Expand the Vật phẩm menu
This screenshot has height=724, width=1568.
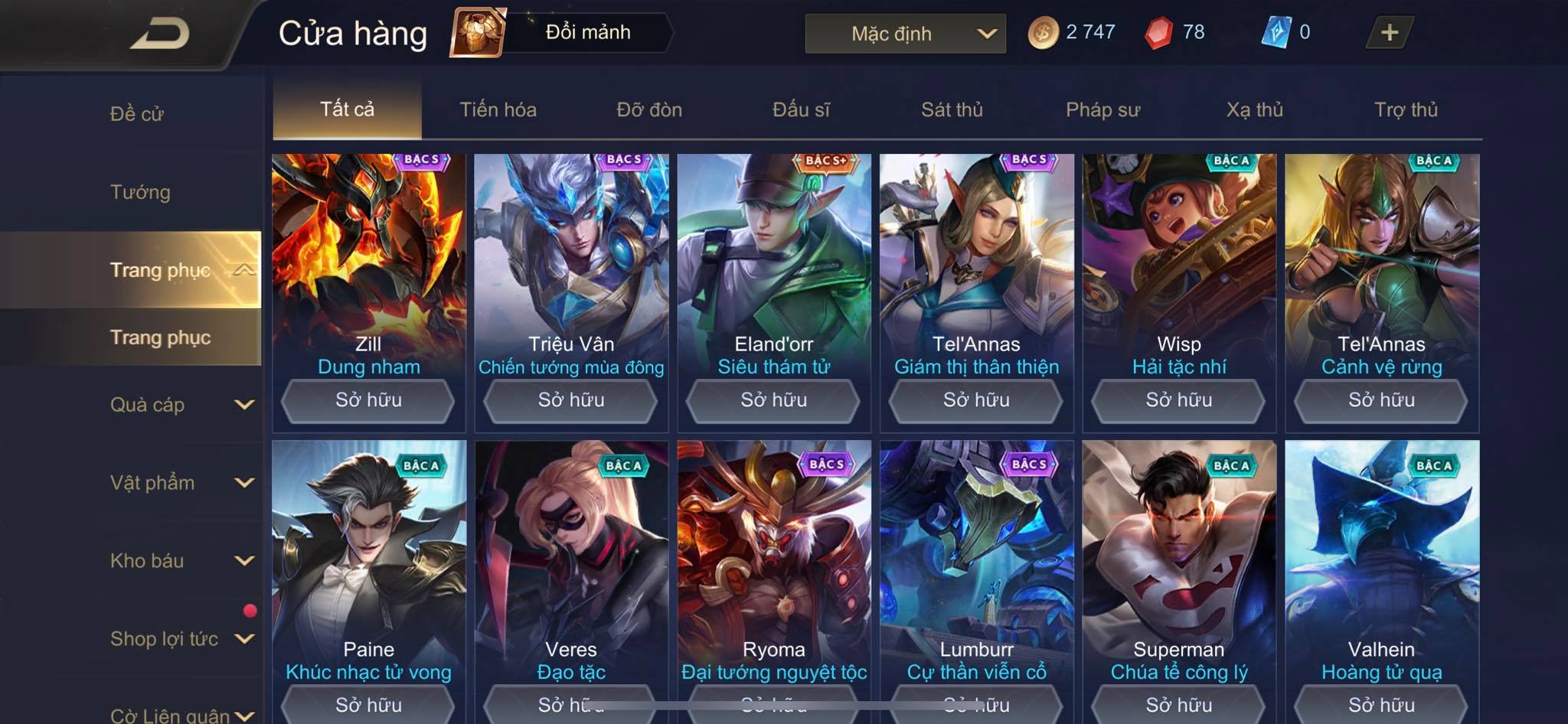pos(181,483)
